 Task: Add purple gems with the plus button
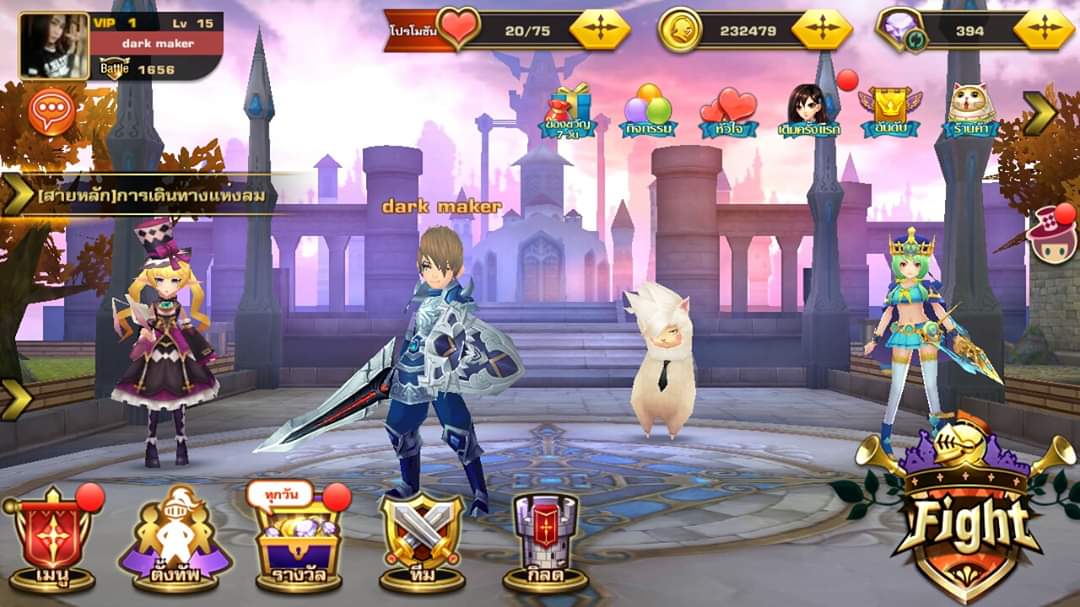(1043, 30)
